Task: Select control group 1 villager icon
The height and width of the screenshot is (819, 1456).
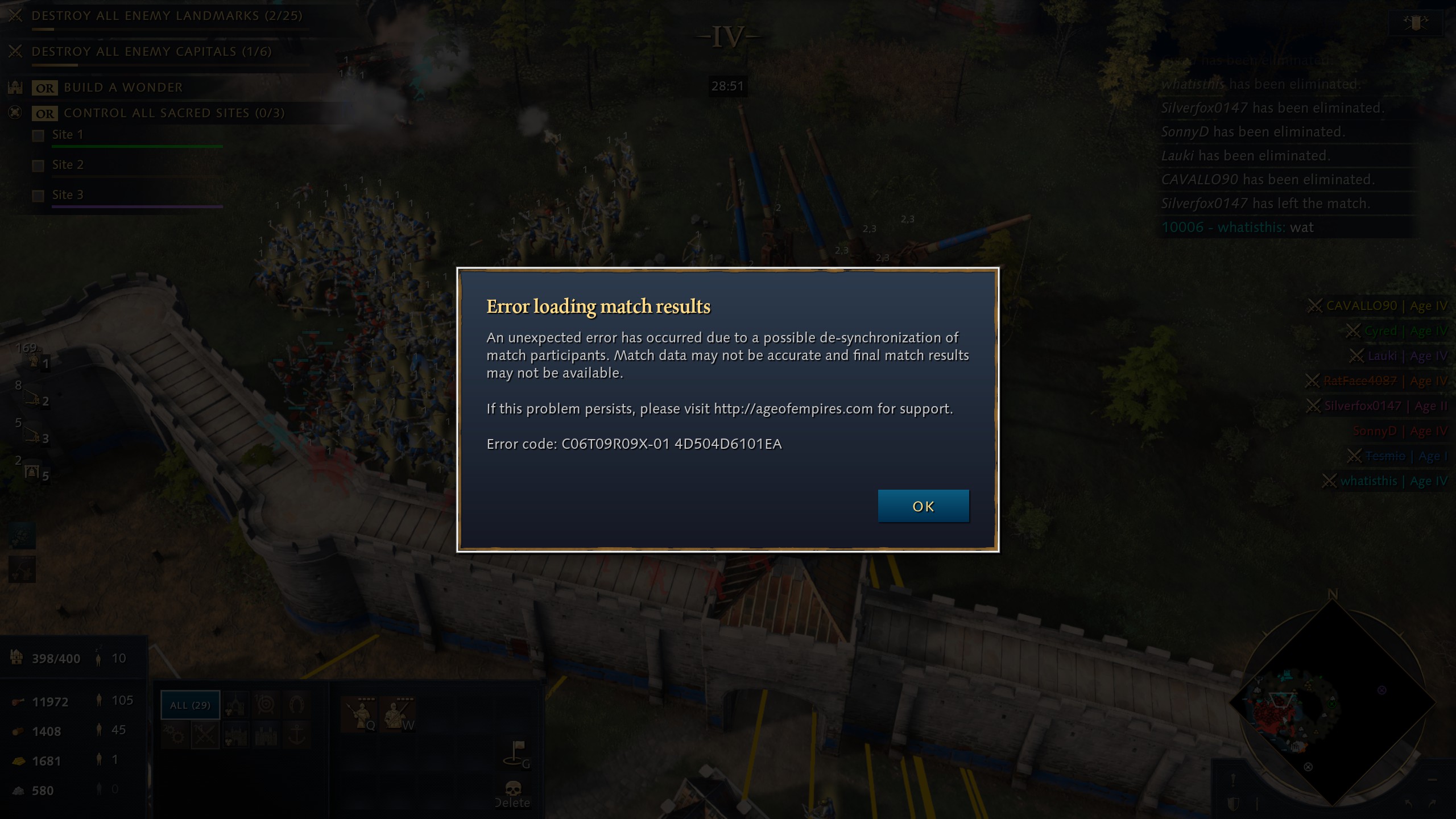Action: (34, 361)
